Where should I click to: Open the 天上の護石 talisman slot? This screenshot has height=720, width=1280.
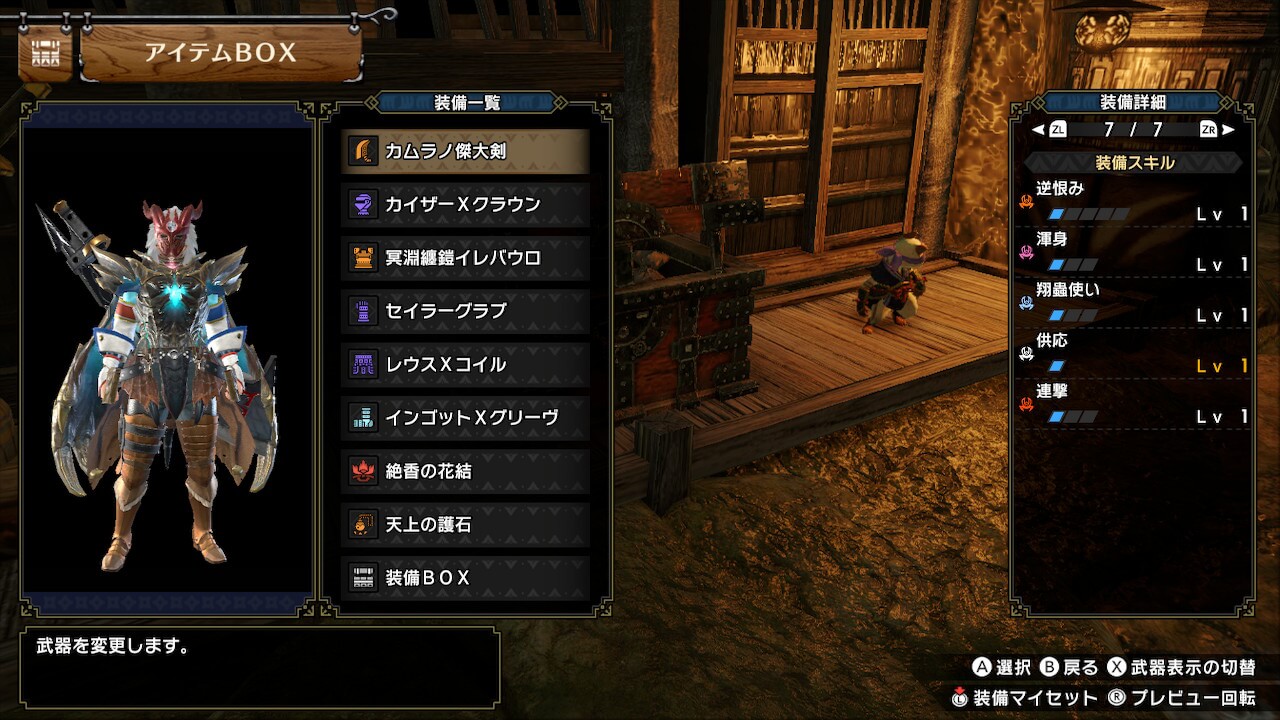click(465, 524)
